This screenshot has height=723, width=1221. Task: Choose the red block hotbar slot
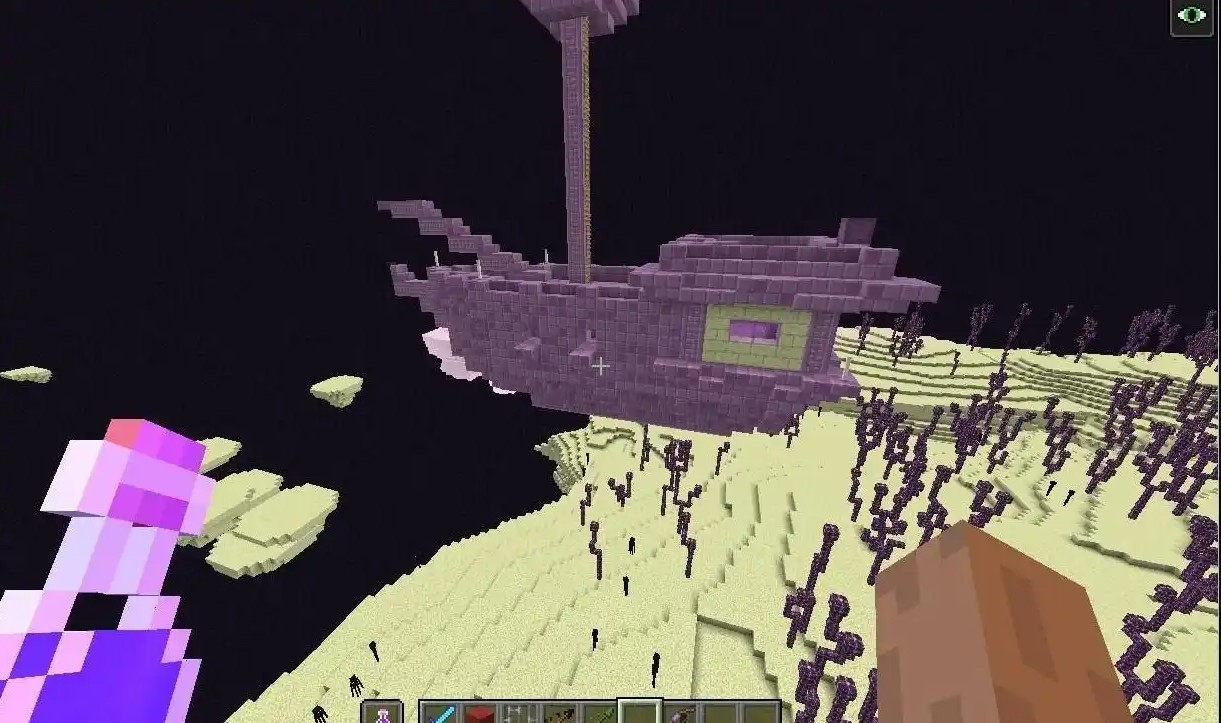[x=478, y=714]
